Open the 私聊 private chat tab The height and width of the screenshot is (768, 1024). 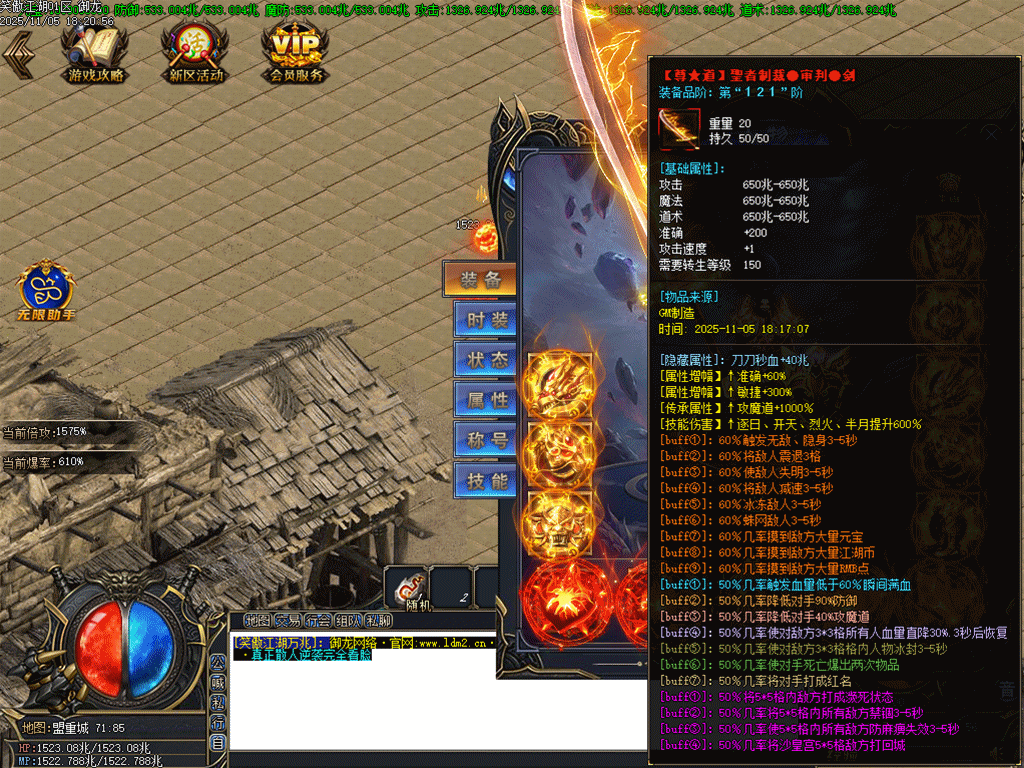pyautogui.click(x=378, y=620)
